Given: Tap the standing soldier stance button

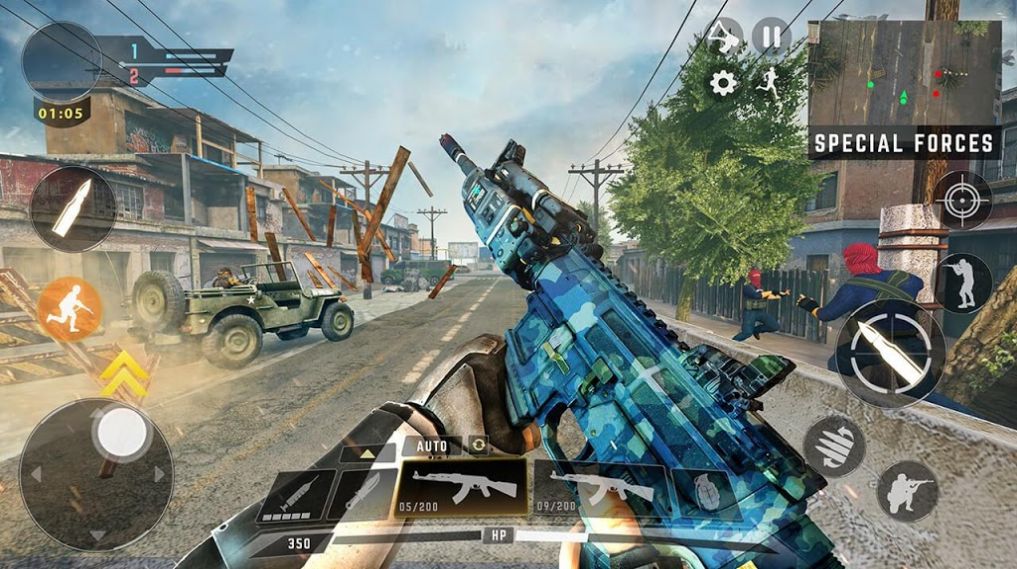Looking at the screenshot, I should (x=963, y=282).
